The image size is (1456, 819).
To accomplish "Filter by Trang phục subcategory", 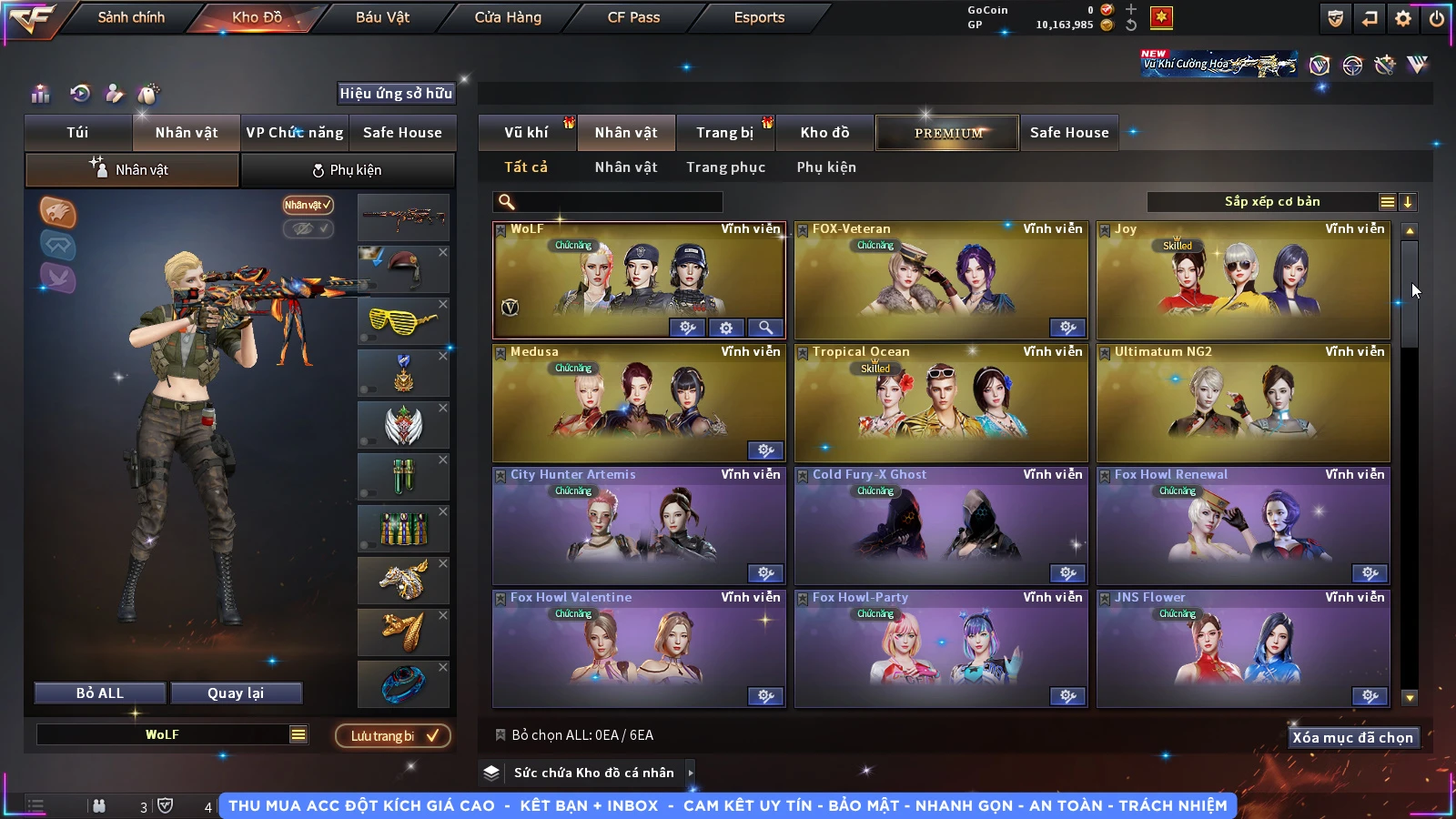I will click(725, 167).
